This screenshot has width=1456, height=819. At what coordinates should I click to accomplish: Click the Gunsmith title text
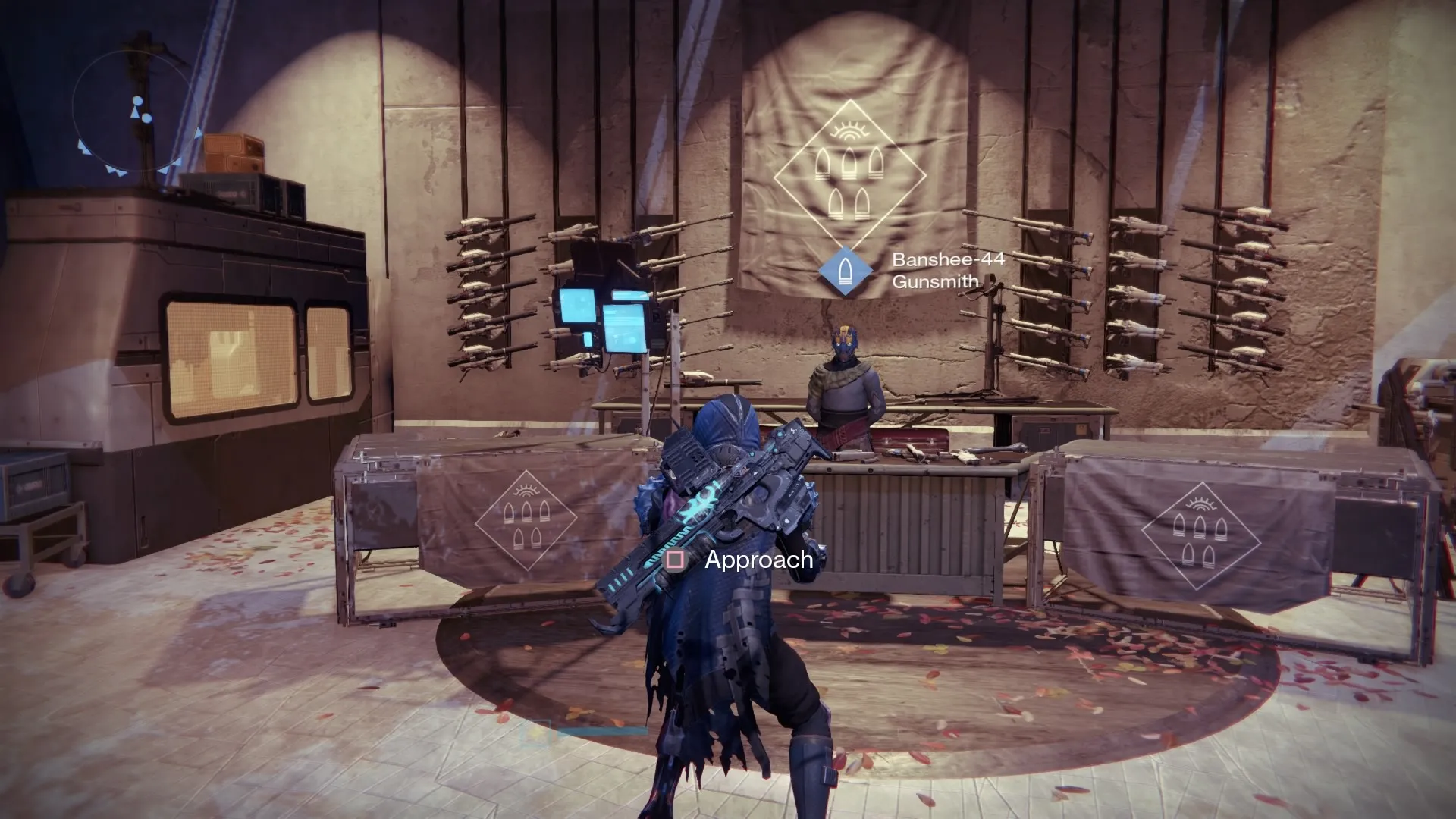(937, 281)
